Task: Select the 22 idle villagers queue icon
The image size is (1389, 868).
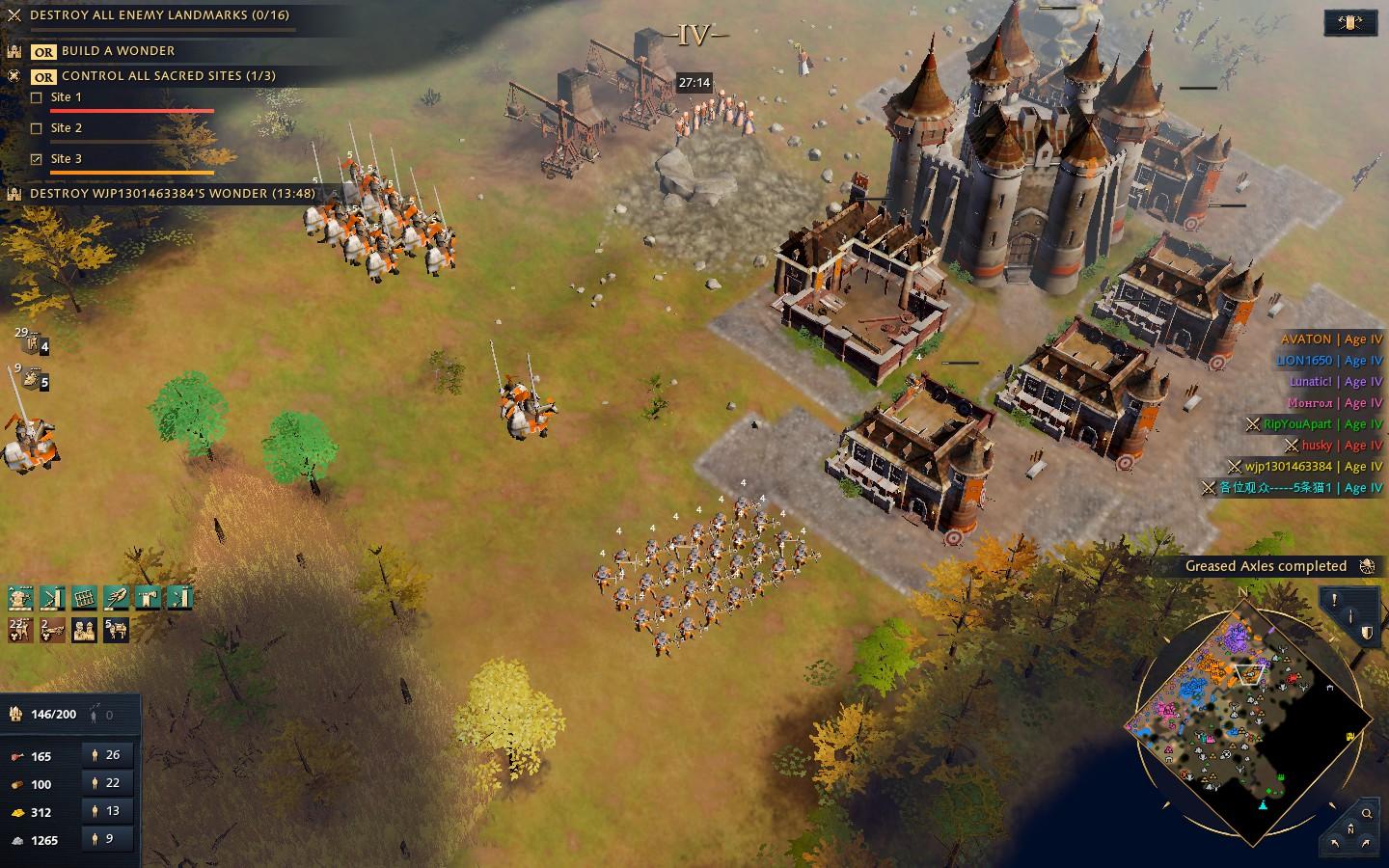Action: (20, 630)
